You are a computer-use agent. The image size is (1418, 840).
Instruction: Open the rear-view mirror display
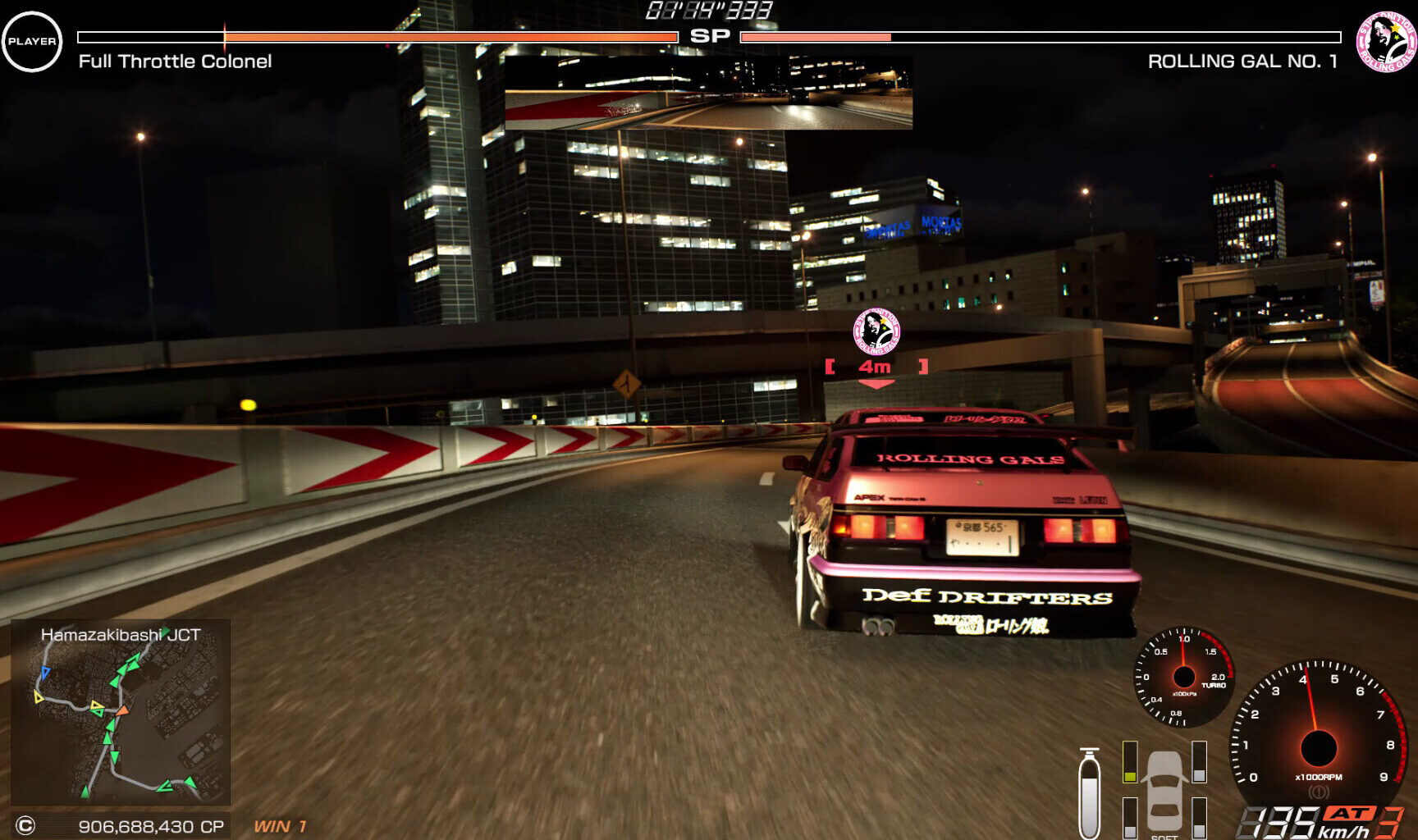pyautogui.click(x=708, y=92)
